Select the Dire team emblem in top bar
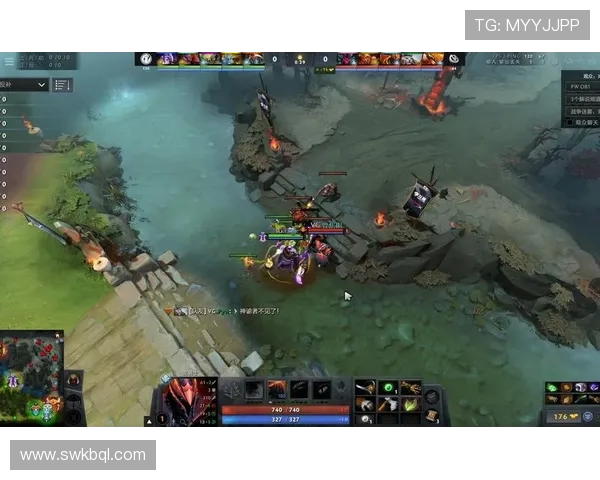This screenshot has width=600, height=480. [x=453, y=59]
